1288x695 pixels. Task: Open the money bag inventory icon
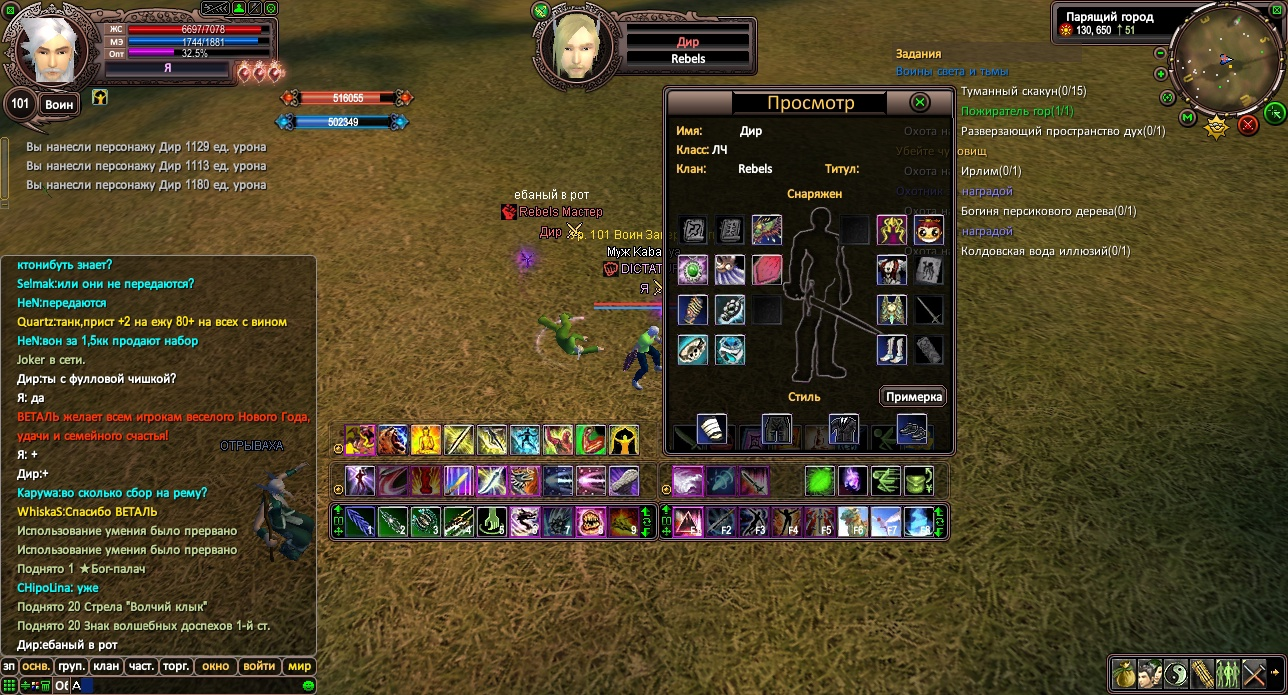tap(1124, 673)
